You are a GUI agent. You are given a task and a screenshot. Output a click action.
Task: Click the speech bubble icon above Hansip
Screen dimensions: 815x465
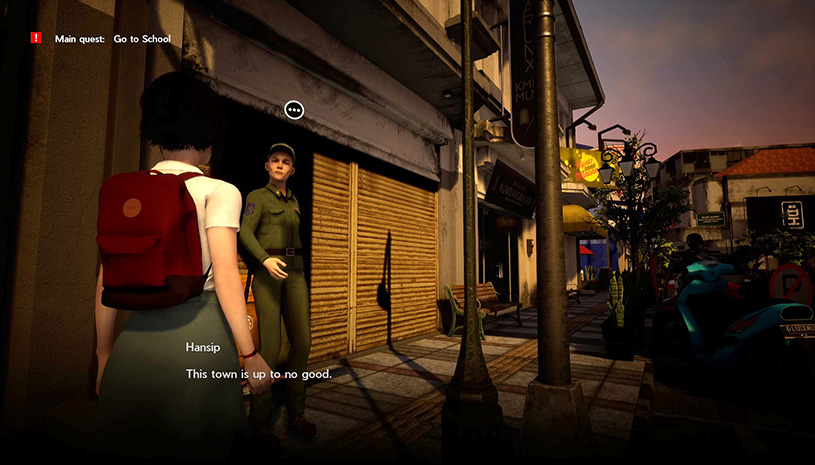(x=294, y=110)
